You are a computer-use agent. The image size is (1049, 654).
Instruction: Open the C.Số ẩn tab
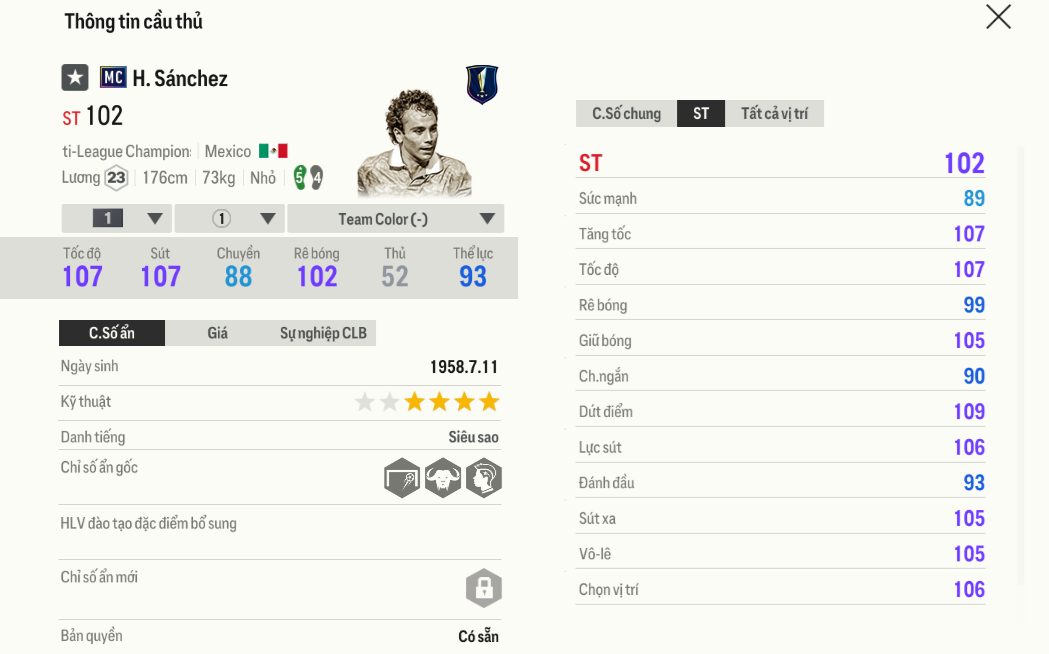[x=112, y=334]
